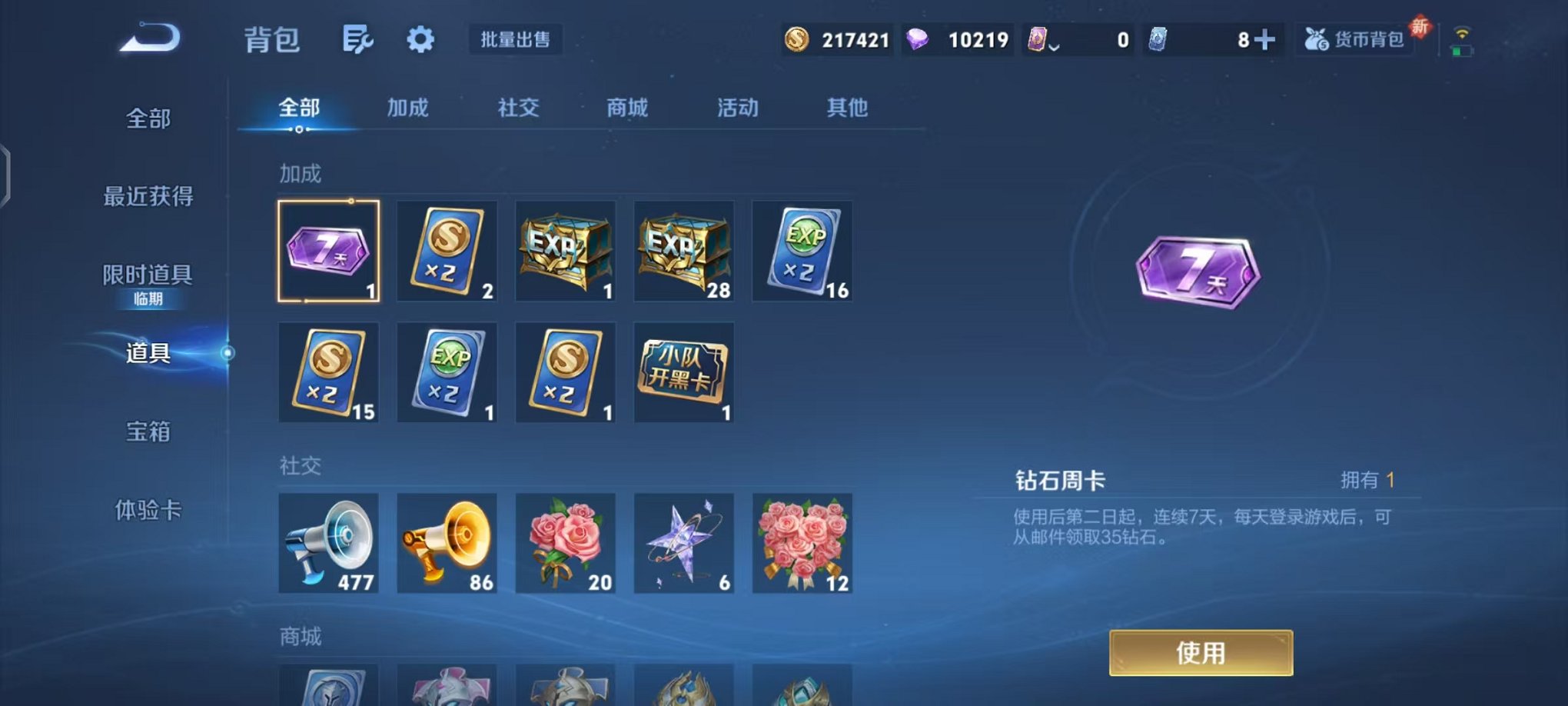Click the 批量出售 batch sell button
The width and height of the screenshot is (1568, 706).
point(516,38)
